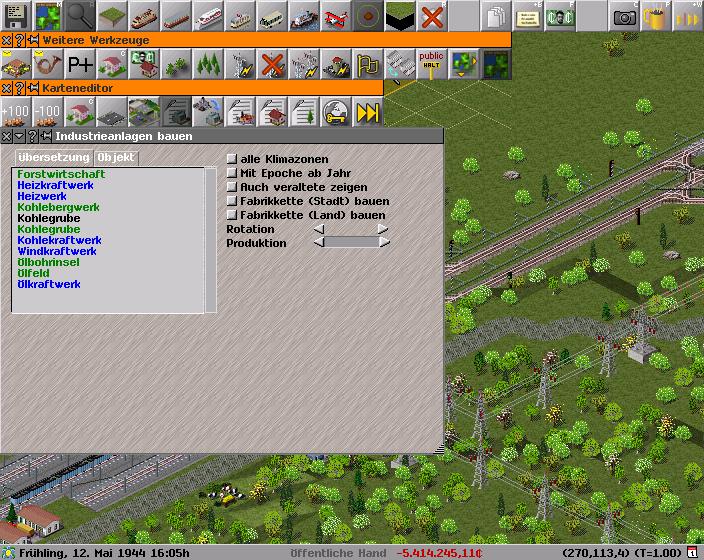The height and width of the screenshot is (560, 704).
Task: Click the Rotation right arrow
Action: pos(383,229)
